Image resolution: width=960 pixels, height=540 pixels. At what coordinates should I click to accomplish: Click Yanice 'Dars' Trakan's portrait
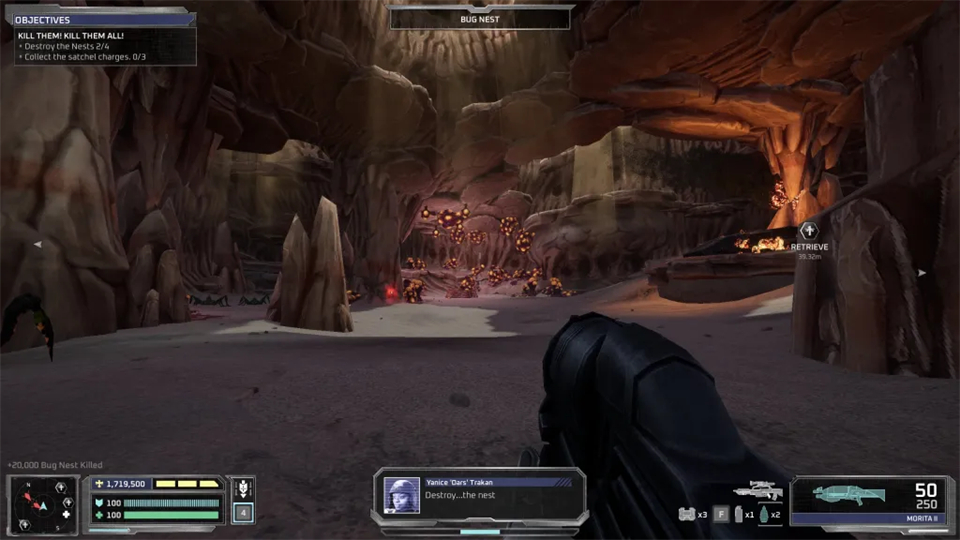[401, 495]
